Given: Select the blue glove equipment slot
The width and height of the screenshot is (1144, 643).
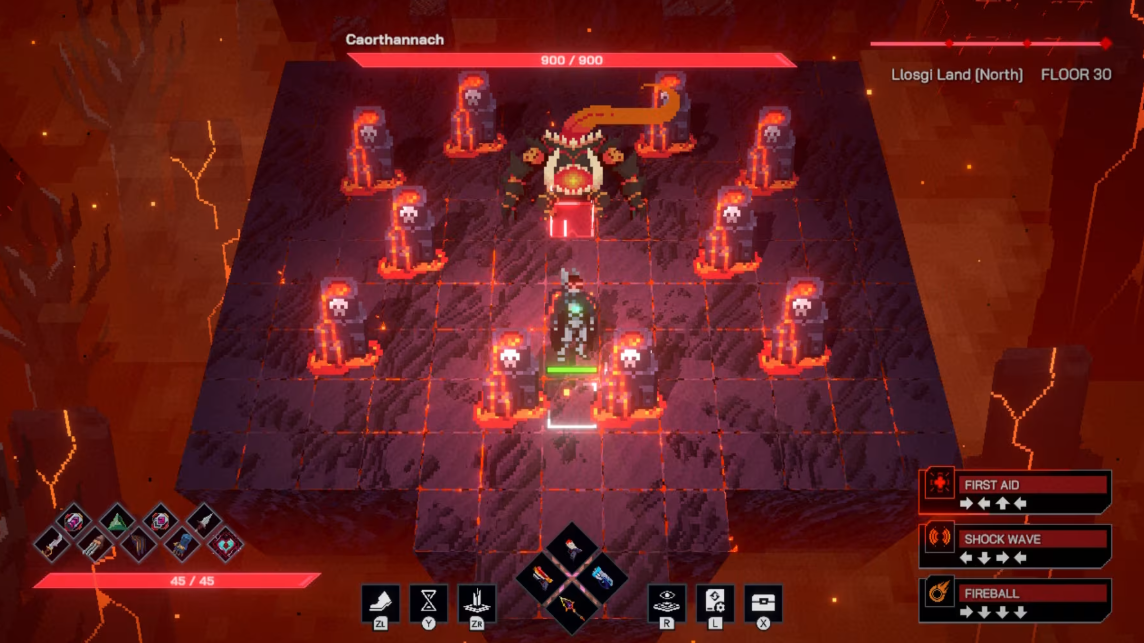Looking at the screenshot, I should click(x=181, y=544).
